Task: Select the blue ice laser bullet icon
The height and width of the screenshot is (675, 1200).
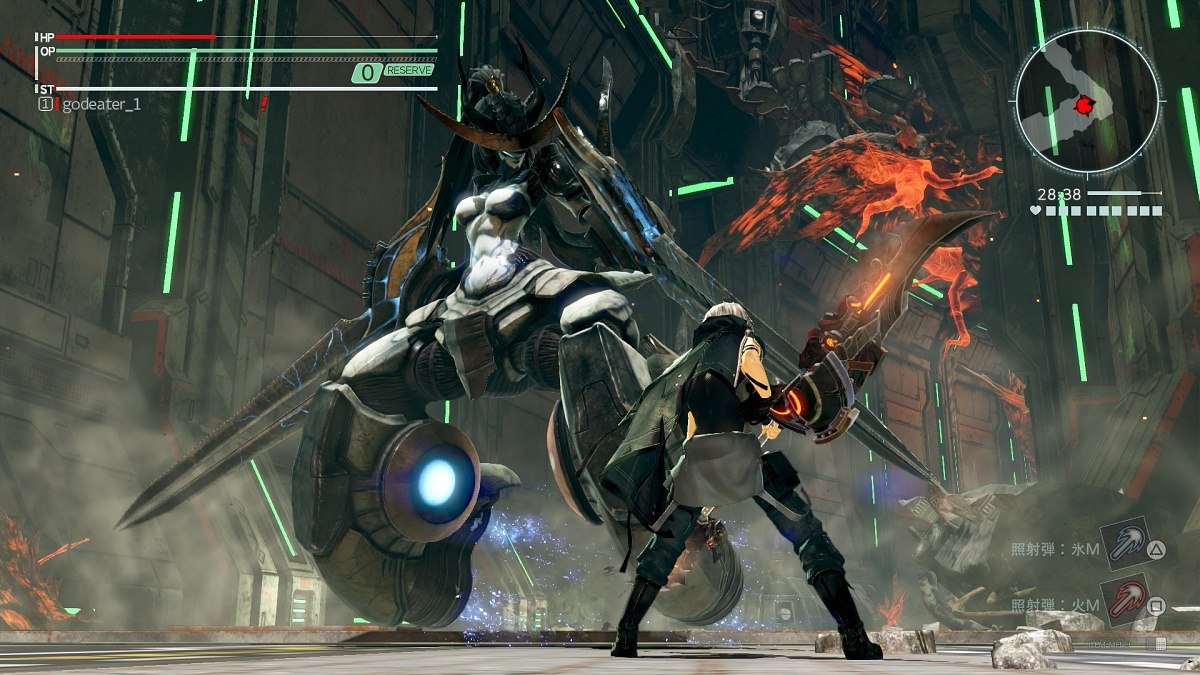Action: pos(1123,544)
